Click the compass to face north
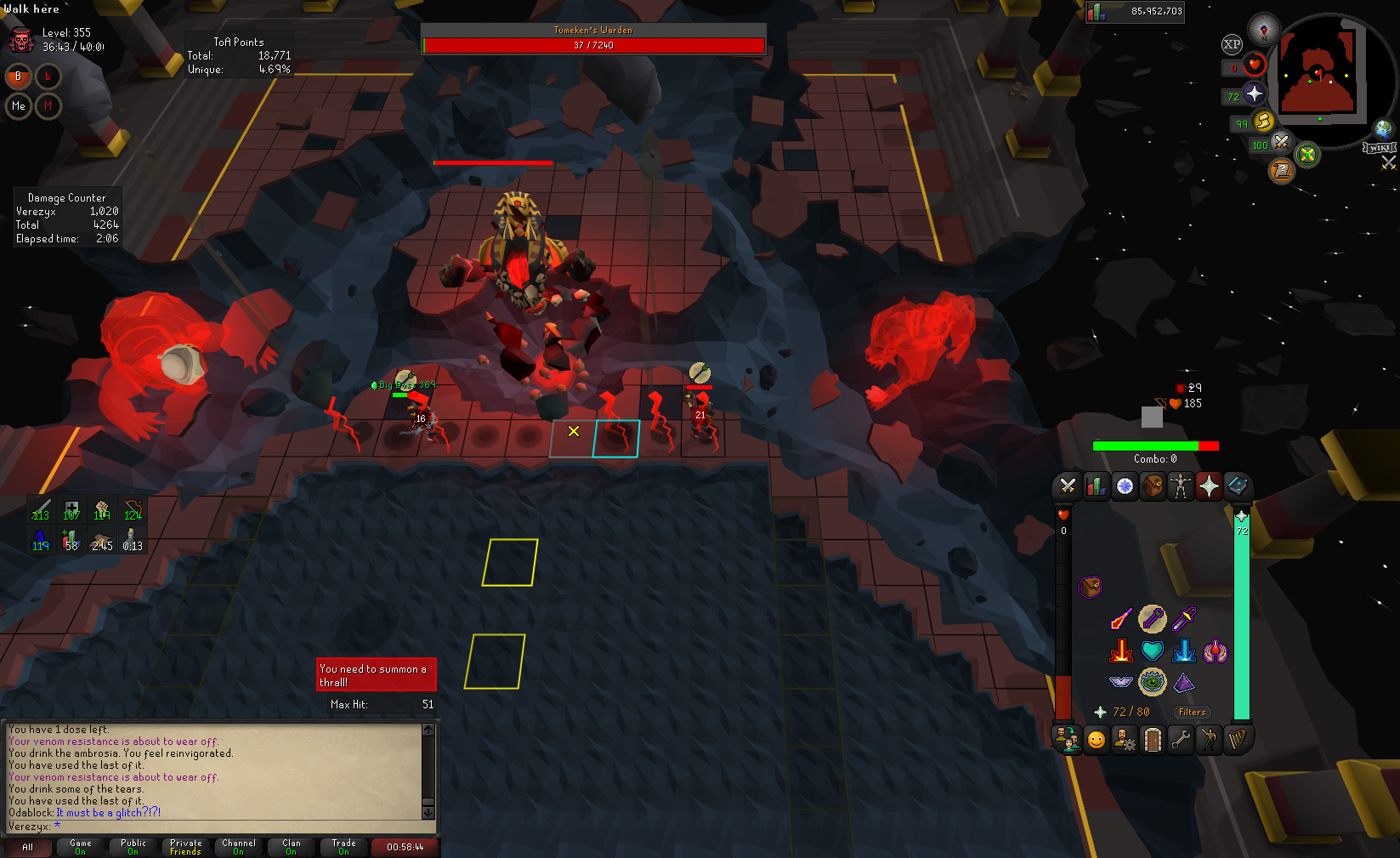Viewport: 1400px width, 858px height. point(1264,28)
